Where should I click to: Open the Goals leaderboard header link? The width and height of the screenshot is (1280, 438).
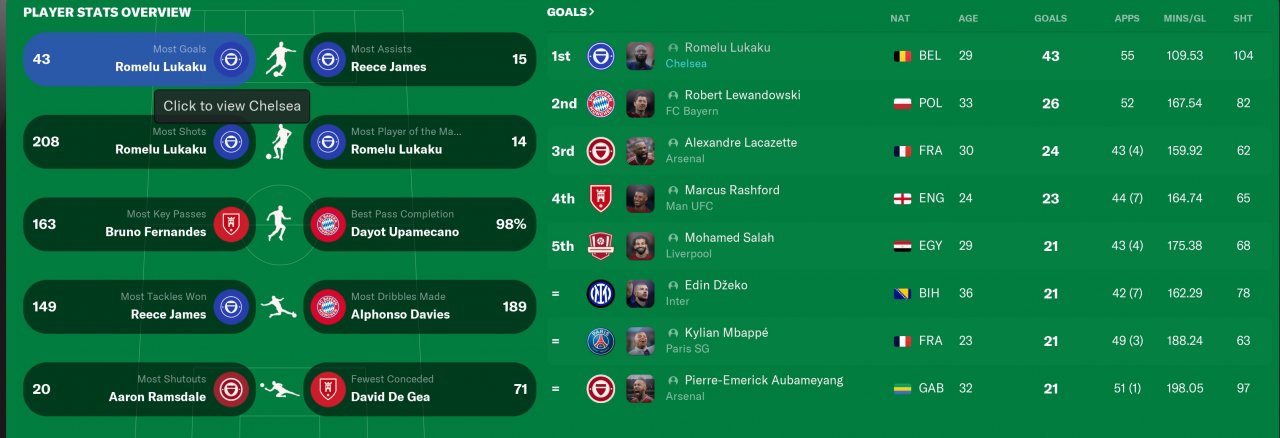570,12
